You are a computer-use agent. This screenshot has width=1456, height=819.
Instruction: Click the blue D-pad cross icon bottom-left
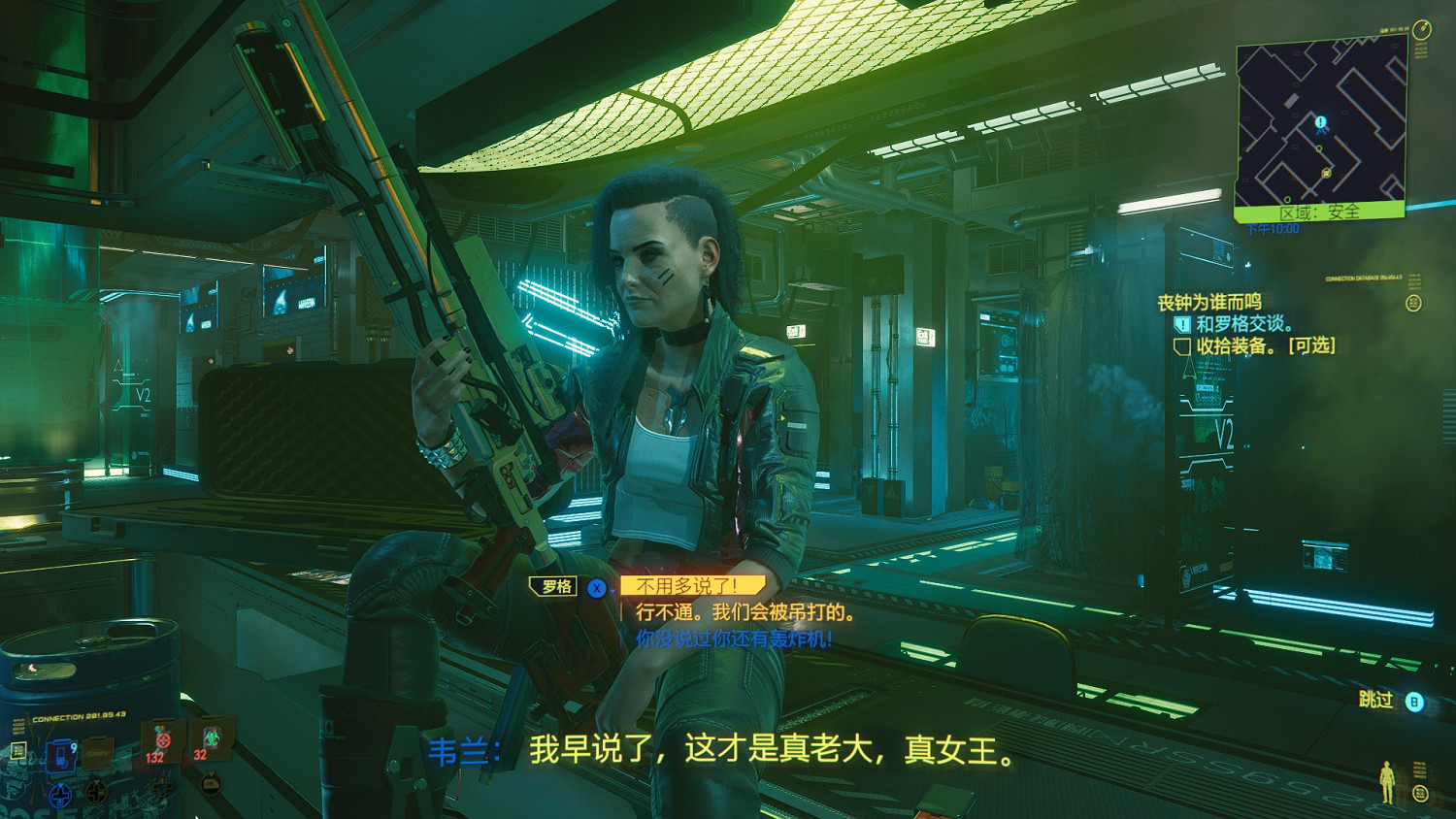point(60,795)
